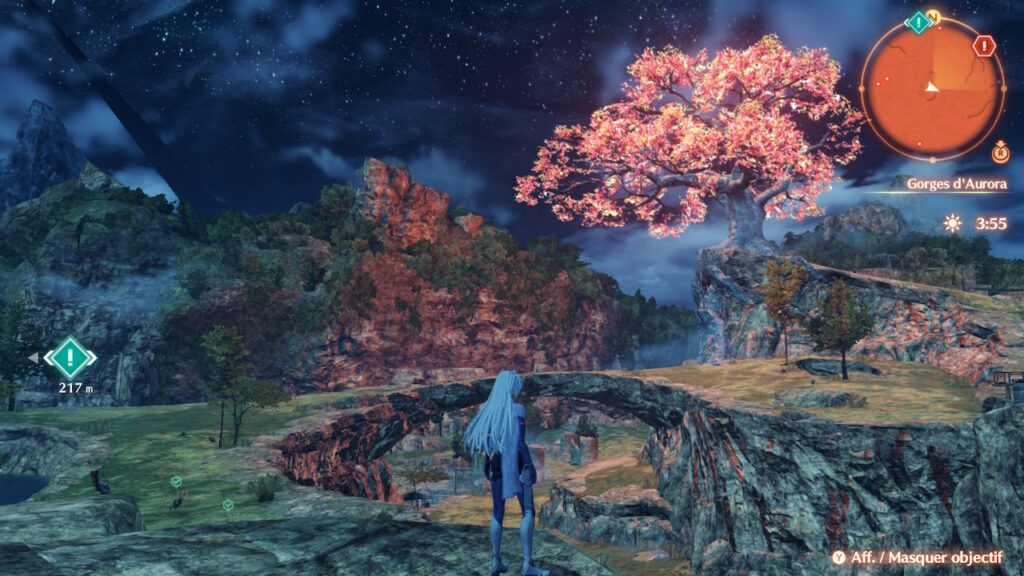Open the circular orange minimap

(932, 88)
